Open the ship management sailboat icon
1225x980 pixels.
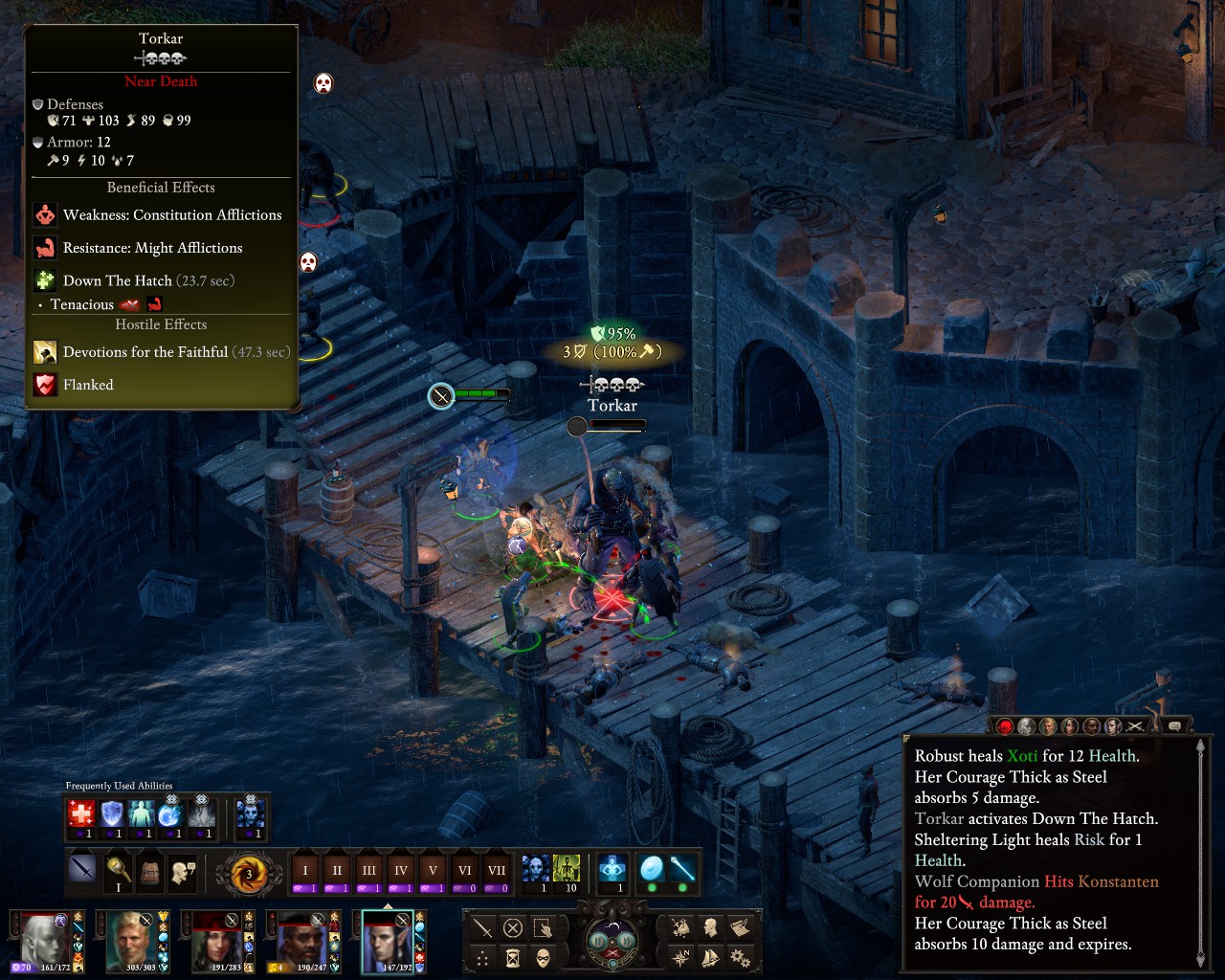point(711,957)
